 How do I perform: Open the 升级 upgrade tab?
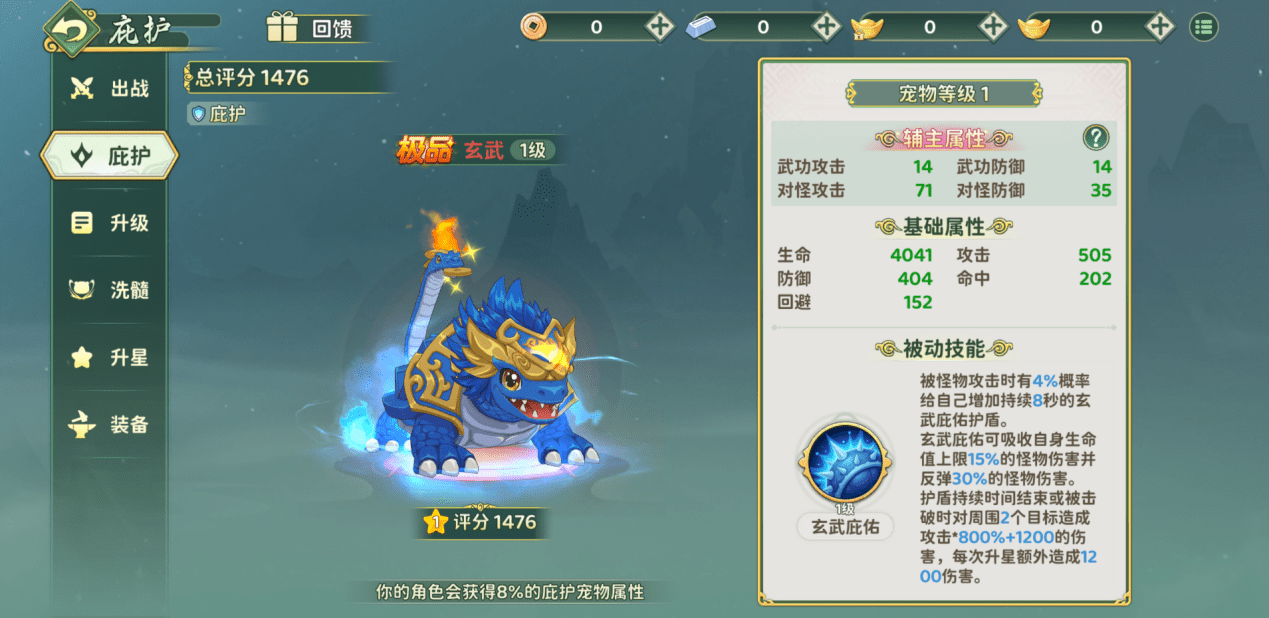tap(110, 223)
